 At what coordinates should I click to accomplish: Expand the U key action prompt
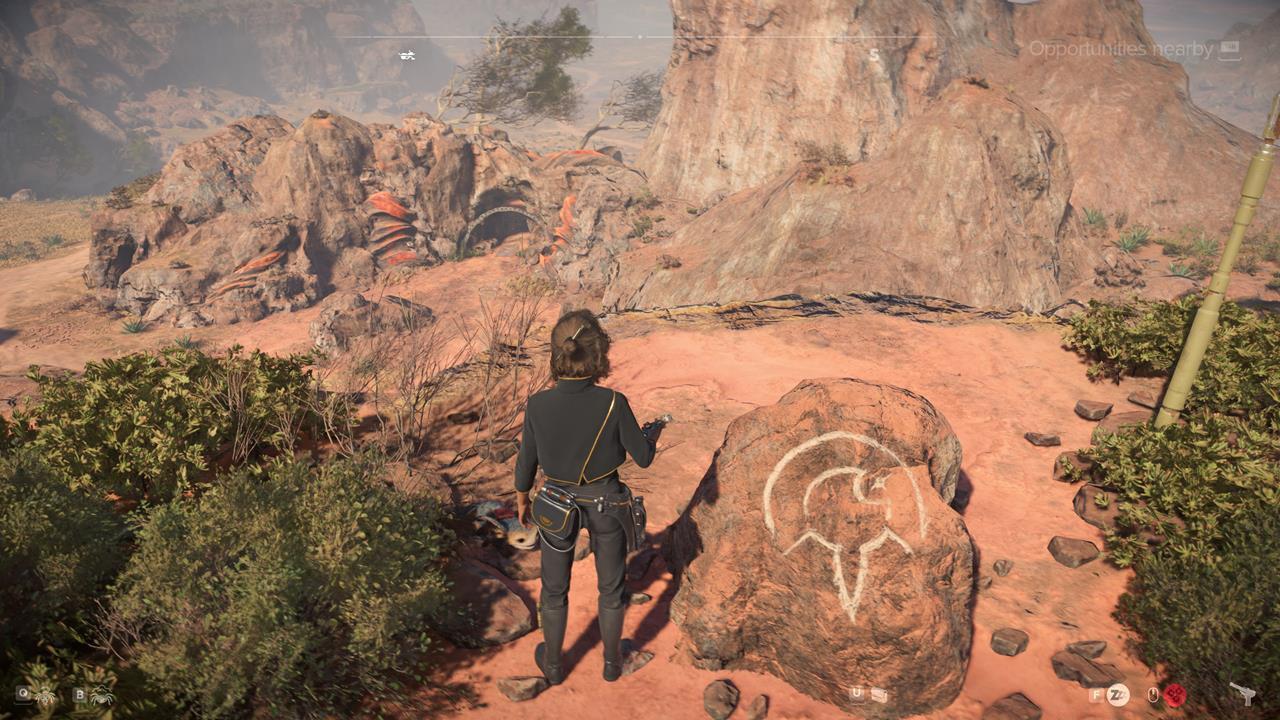[854, 694]
